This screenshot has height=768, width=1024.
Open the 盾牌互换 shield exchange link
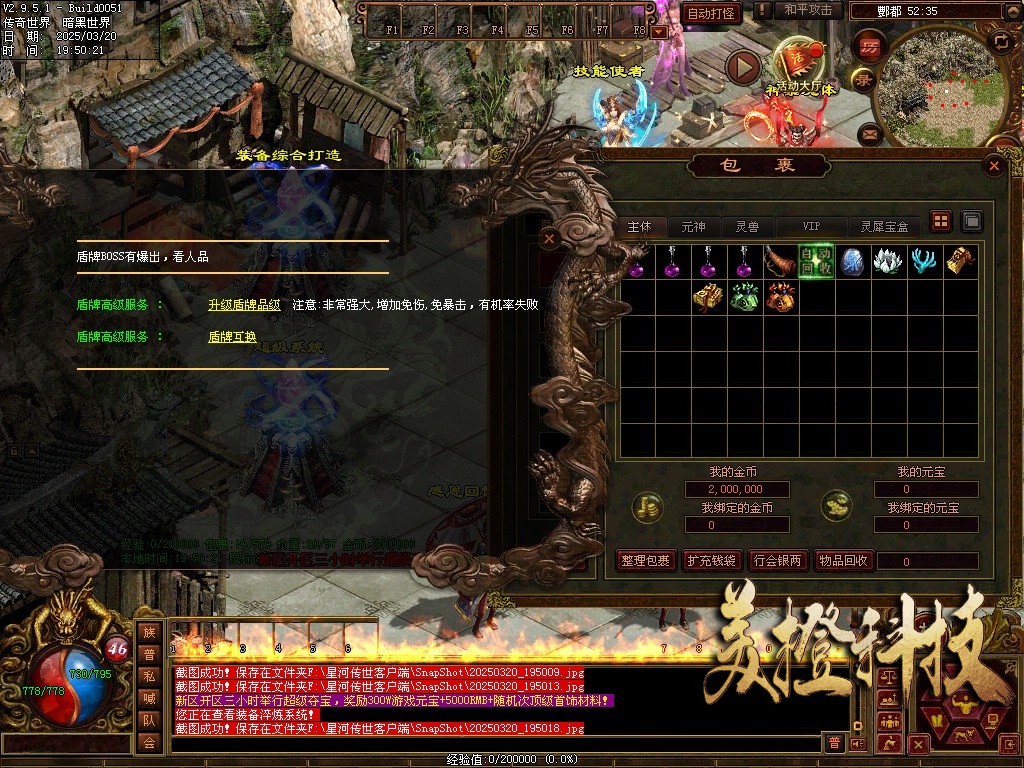coord(232,337)
